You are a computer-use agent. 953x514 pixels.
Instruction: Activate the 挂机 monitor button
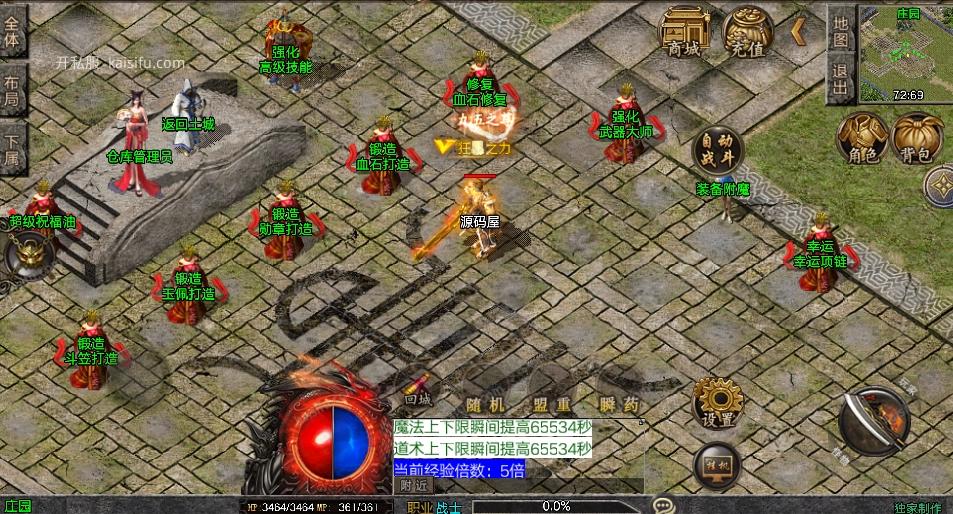click(718, 464)
